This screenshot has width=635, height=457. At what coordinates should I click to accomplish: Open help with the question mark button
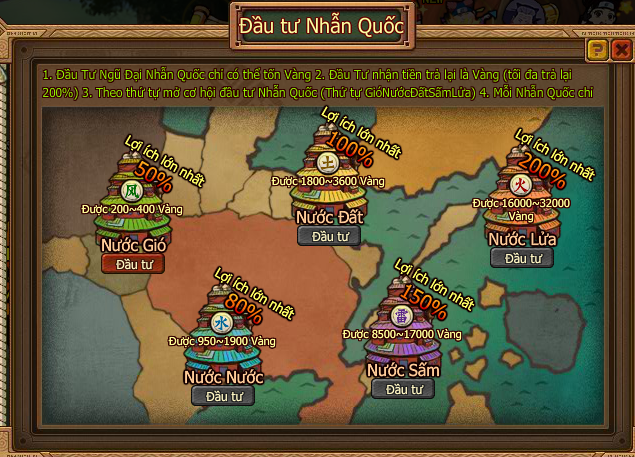(x=598, y=49)
